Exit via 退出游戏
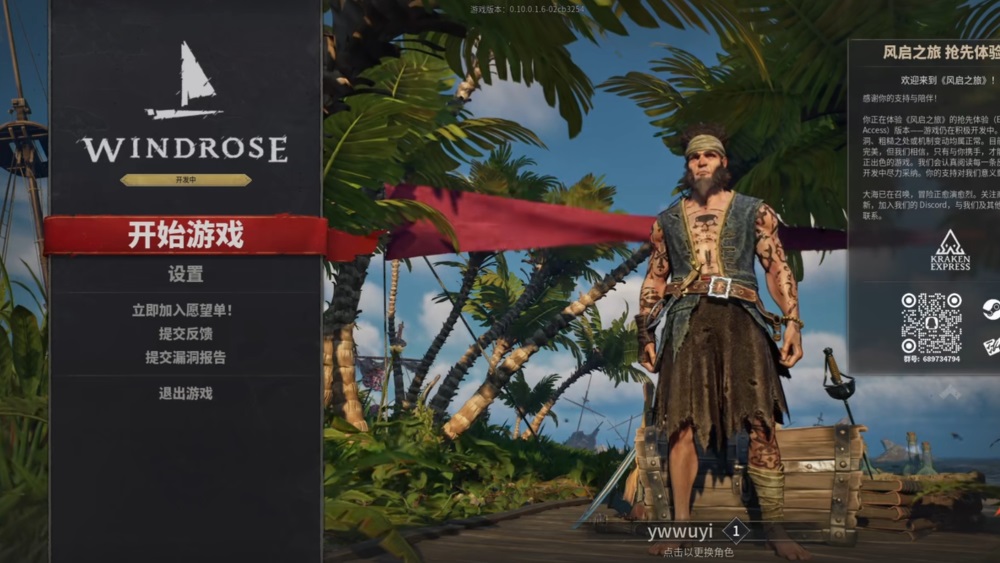The image size is (1000, 563). pyautogui.click(x=186, y=393)
